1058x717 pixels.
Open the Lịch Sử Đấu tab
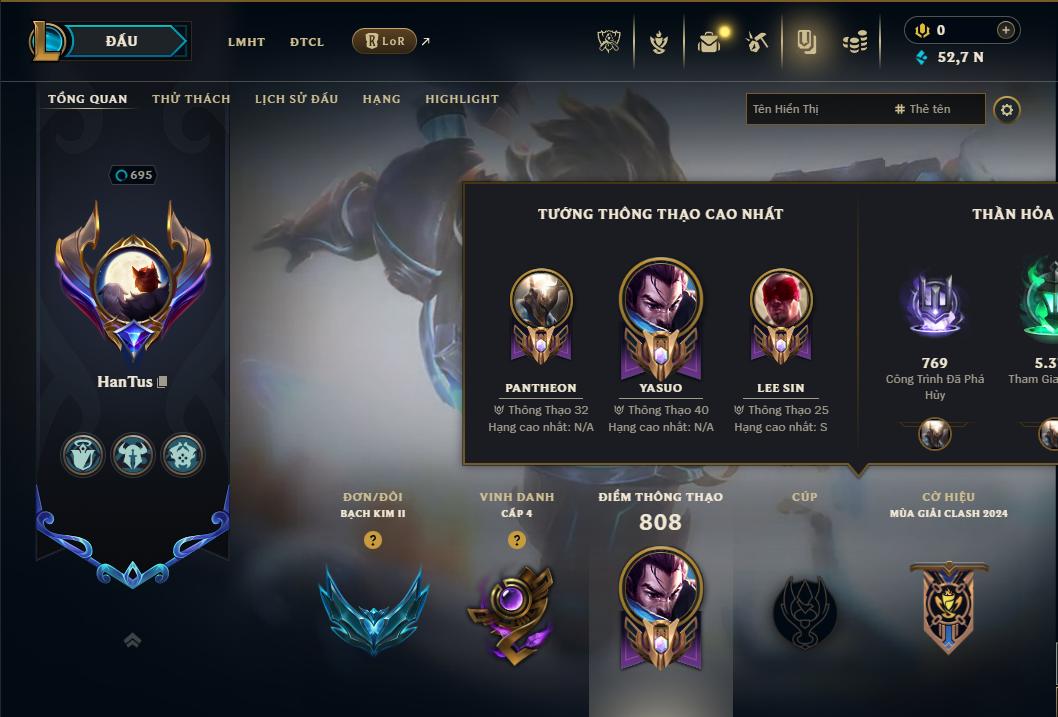(296, 99)
